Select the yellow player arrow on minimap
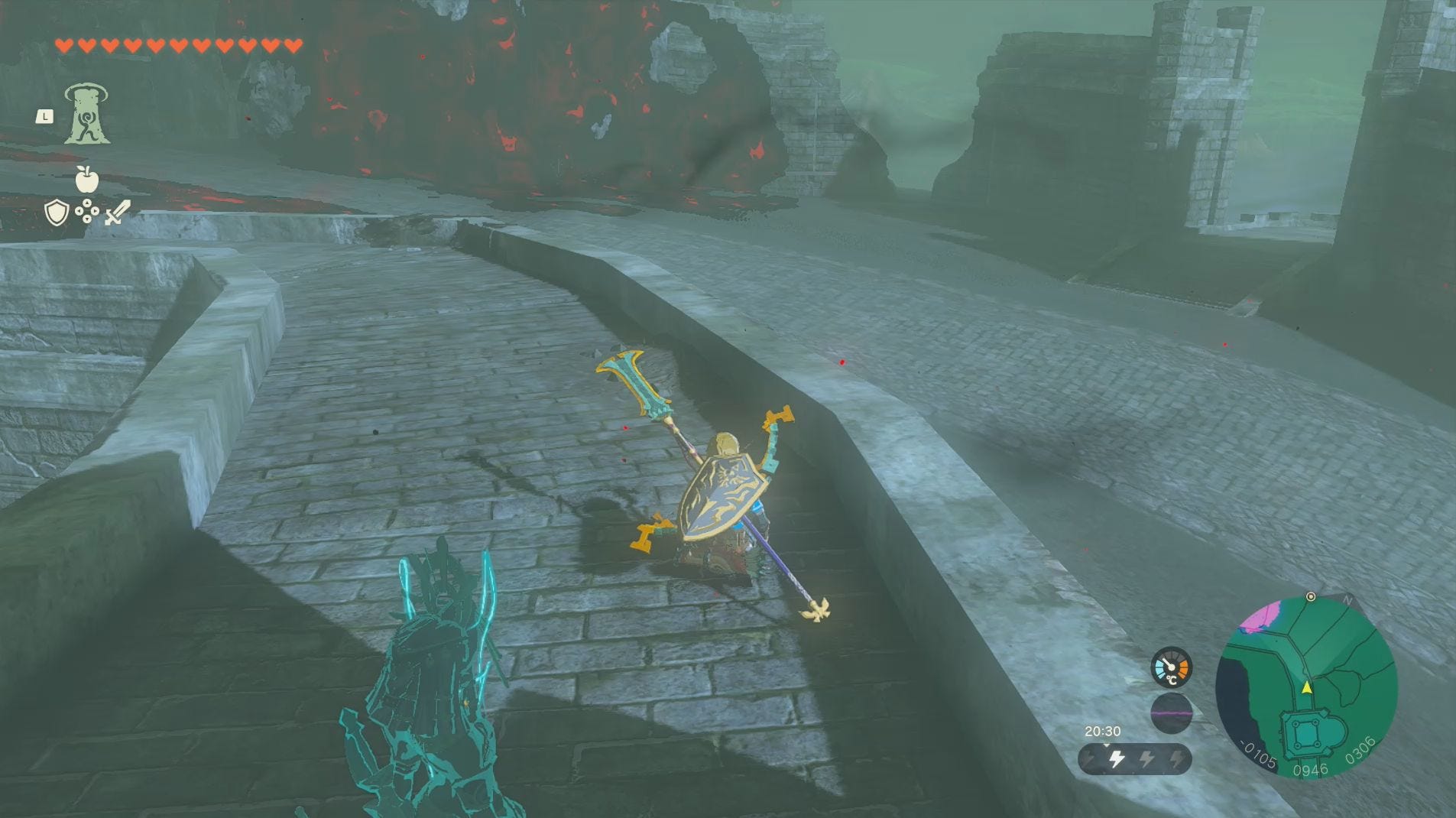This screenshot has width=1456, height=818. (1307, 687)
